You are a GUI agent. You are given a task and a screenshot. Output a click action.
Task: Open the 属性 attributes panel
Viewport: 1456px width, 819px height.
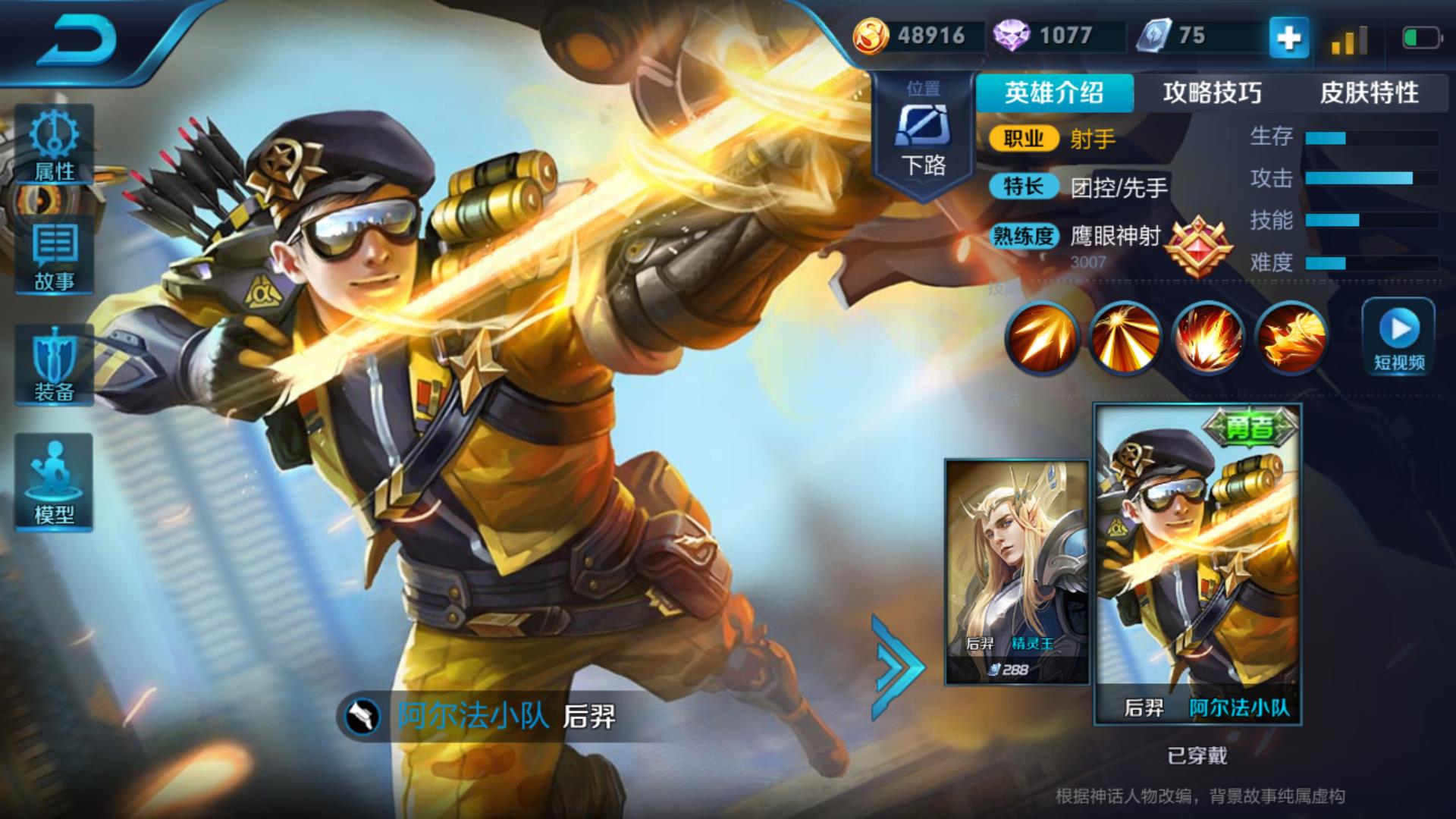(x=54, y=146)
